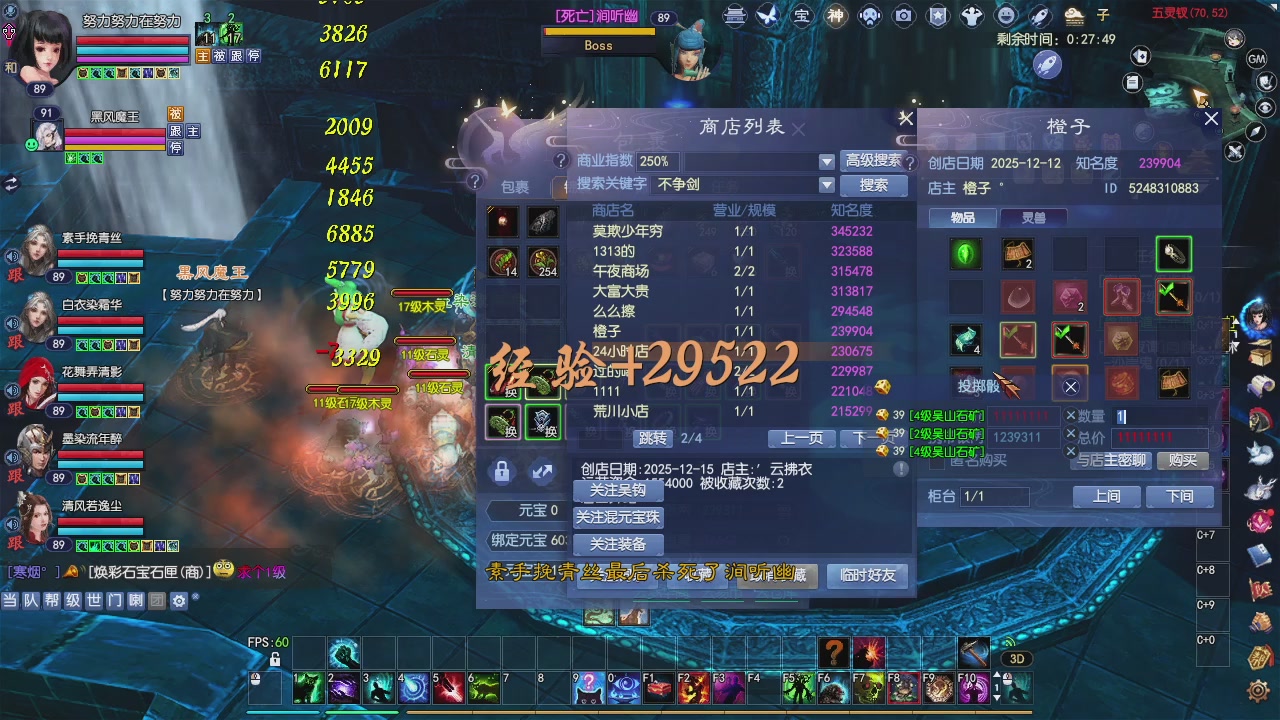
Task: Click the 投掷骰 dice icon in shop window
Action: (x=978, y=386)
